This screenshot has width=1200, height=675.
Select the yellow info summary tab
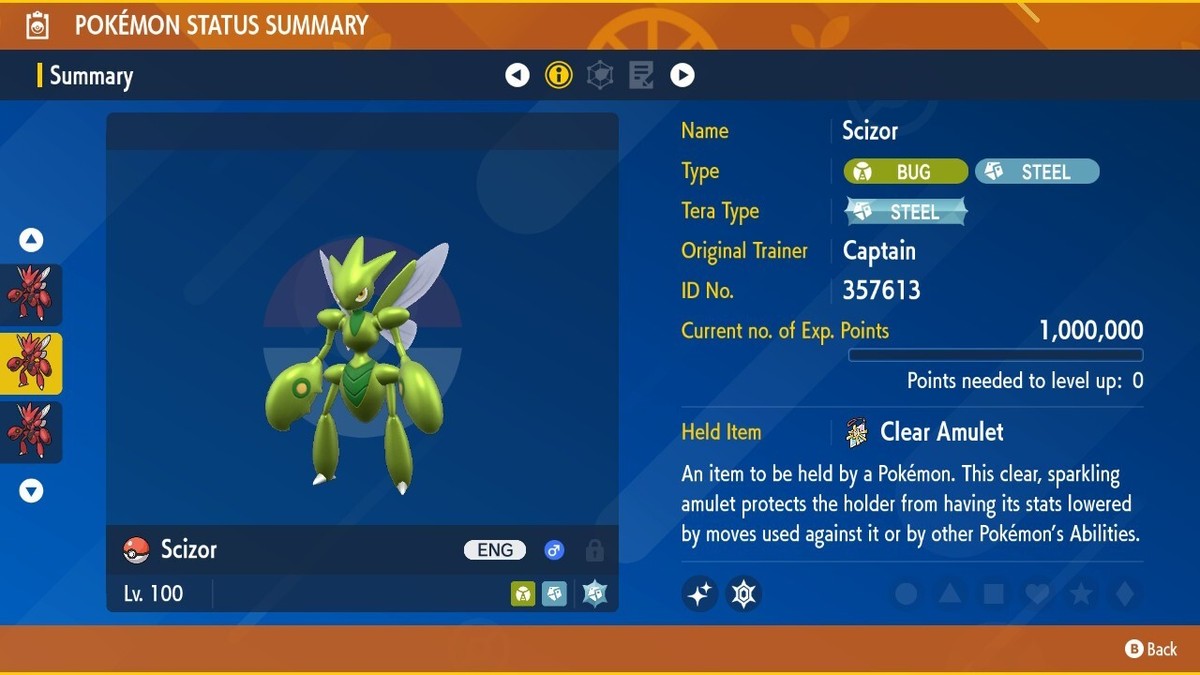(x=559, y=75)
